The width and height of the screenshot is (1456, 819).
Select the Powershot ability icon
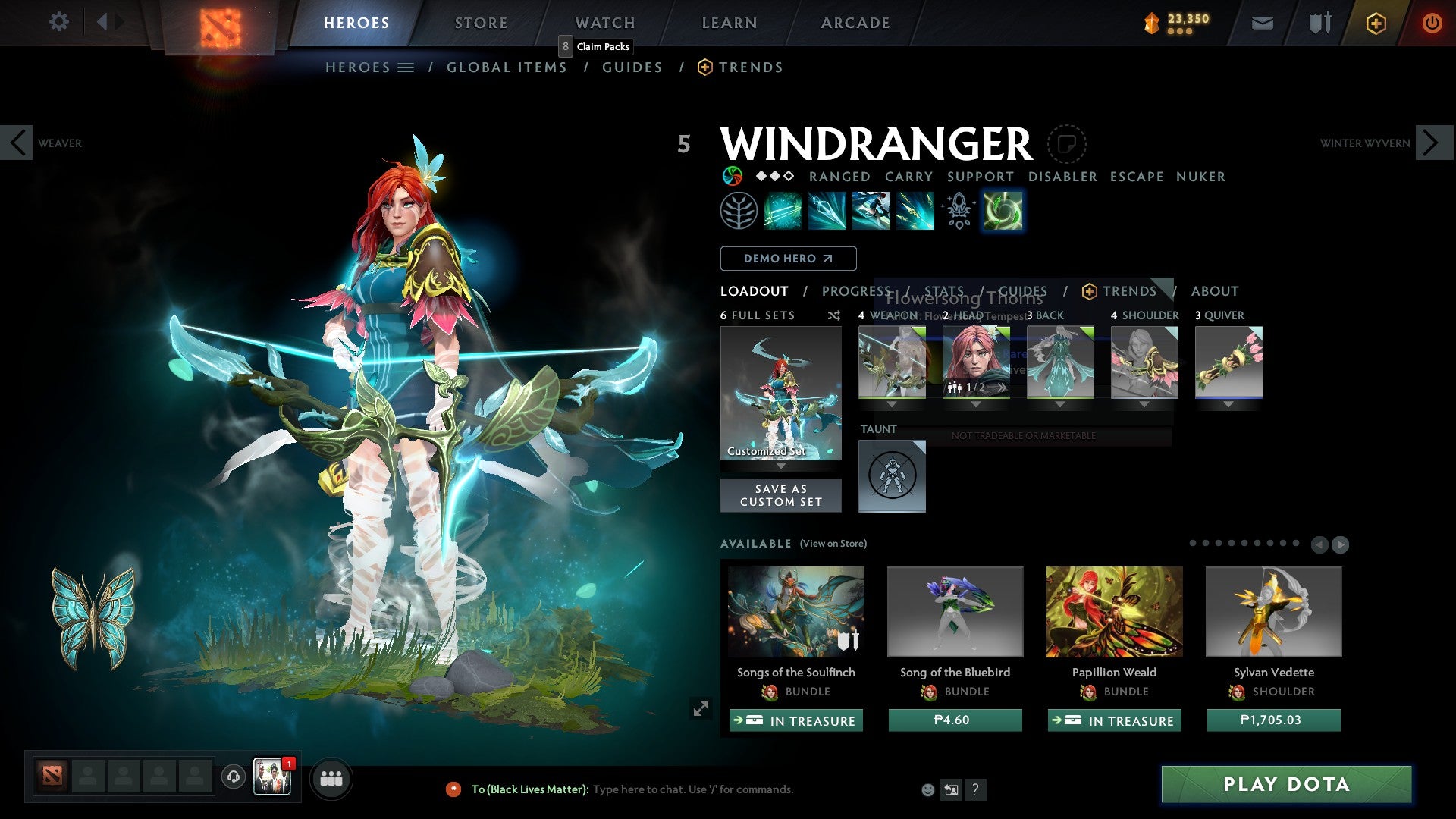coord(827,211)
